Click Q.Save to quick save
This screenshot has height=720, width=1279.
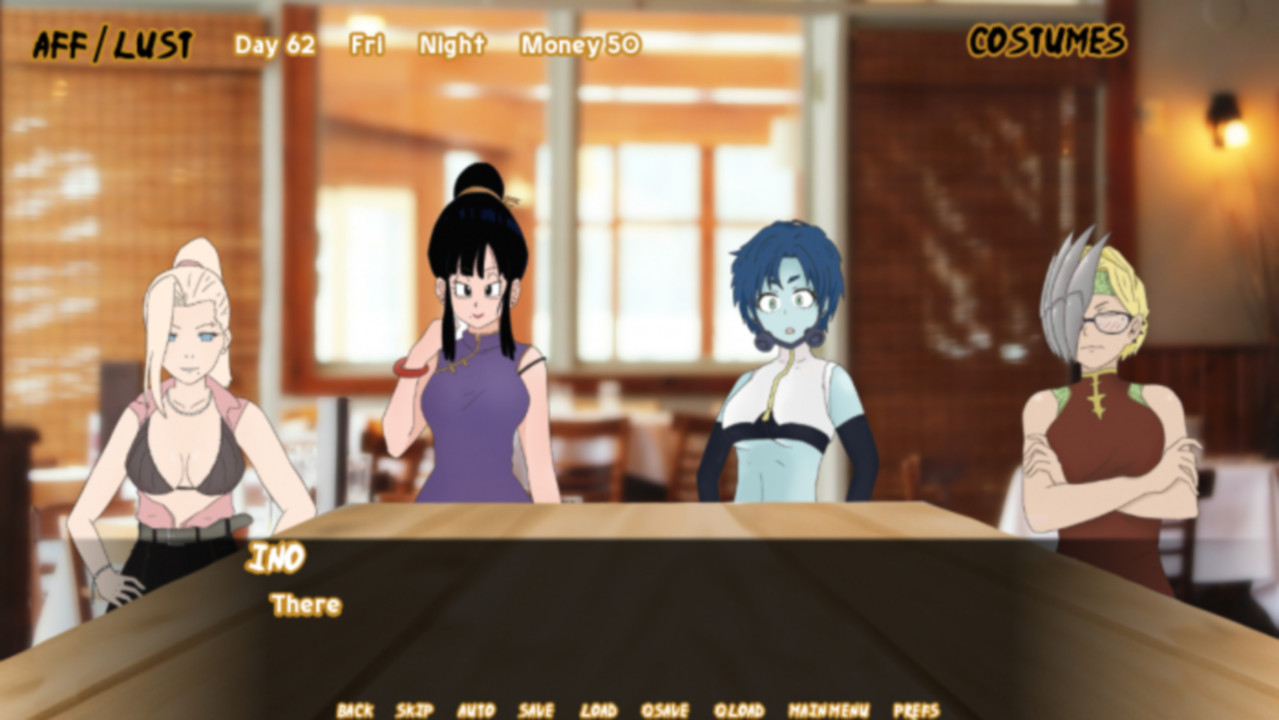point(665,710)
